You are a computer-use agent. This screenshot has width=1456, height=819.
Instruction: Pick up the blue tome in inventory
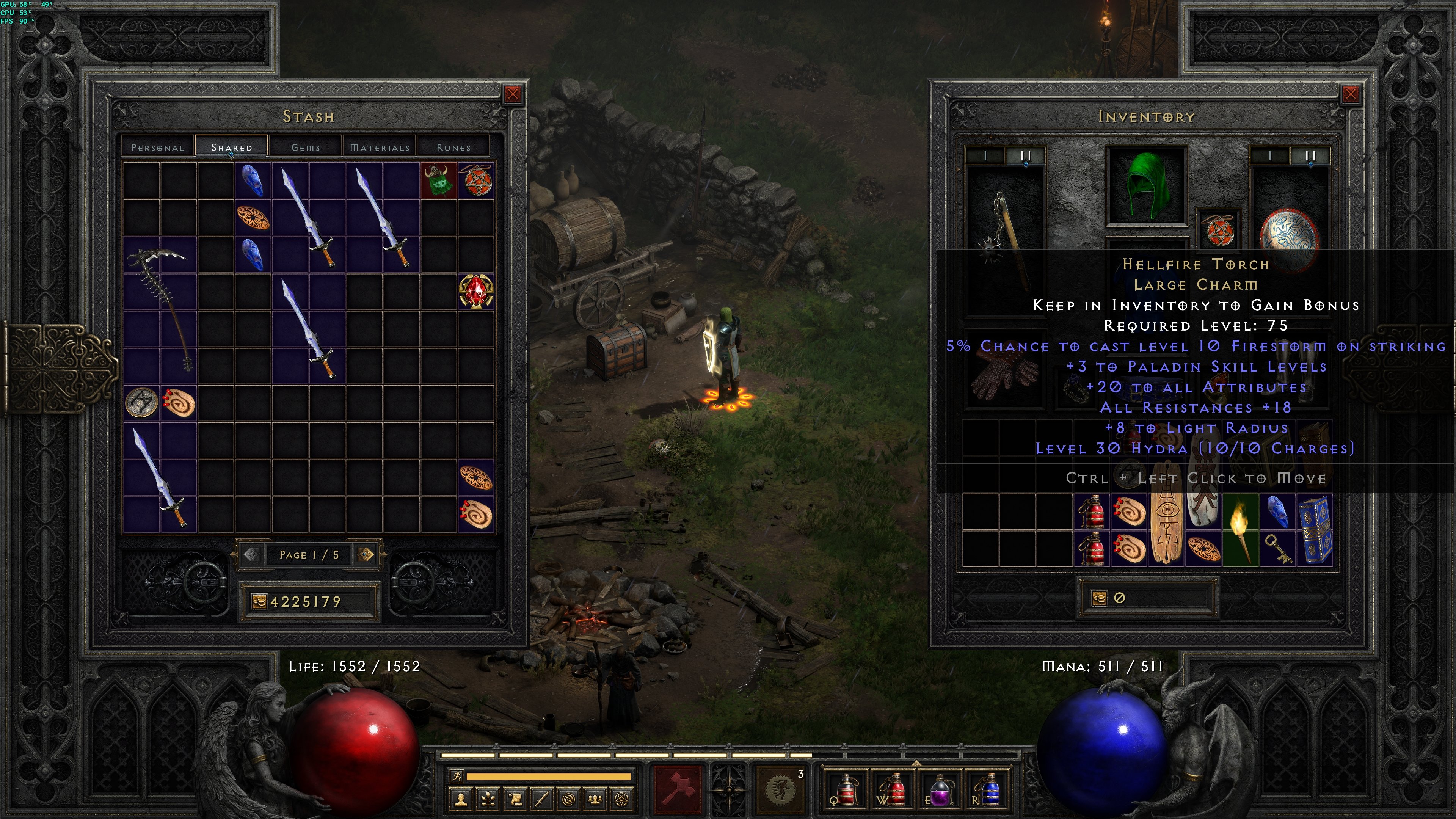(1315, 530)
